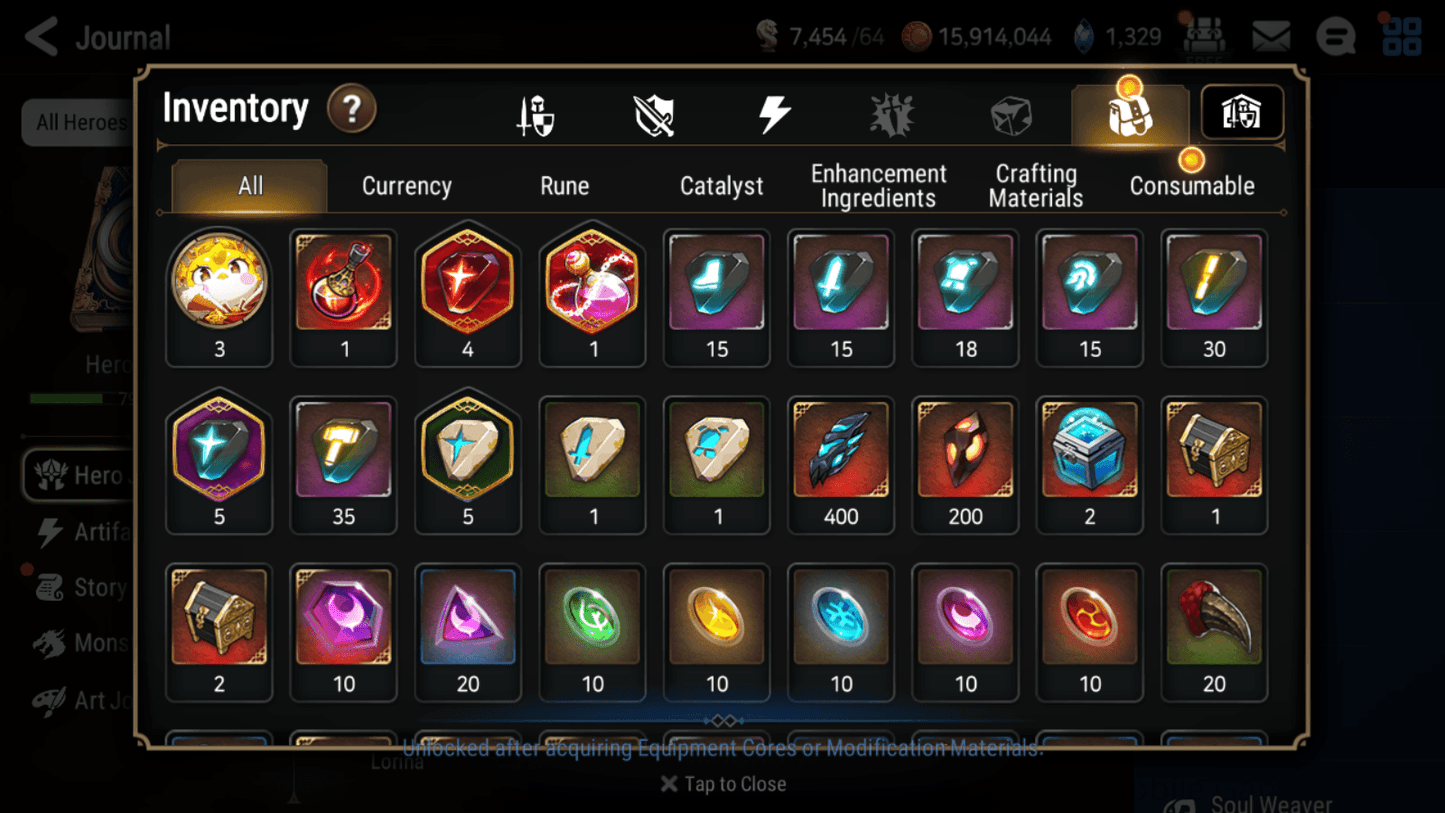Select the exclusive equipment crossed-weapons icon

[653, 113]
